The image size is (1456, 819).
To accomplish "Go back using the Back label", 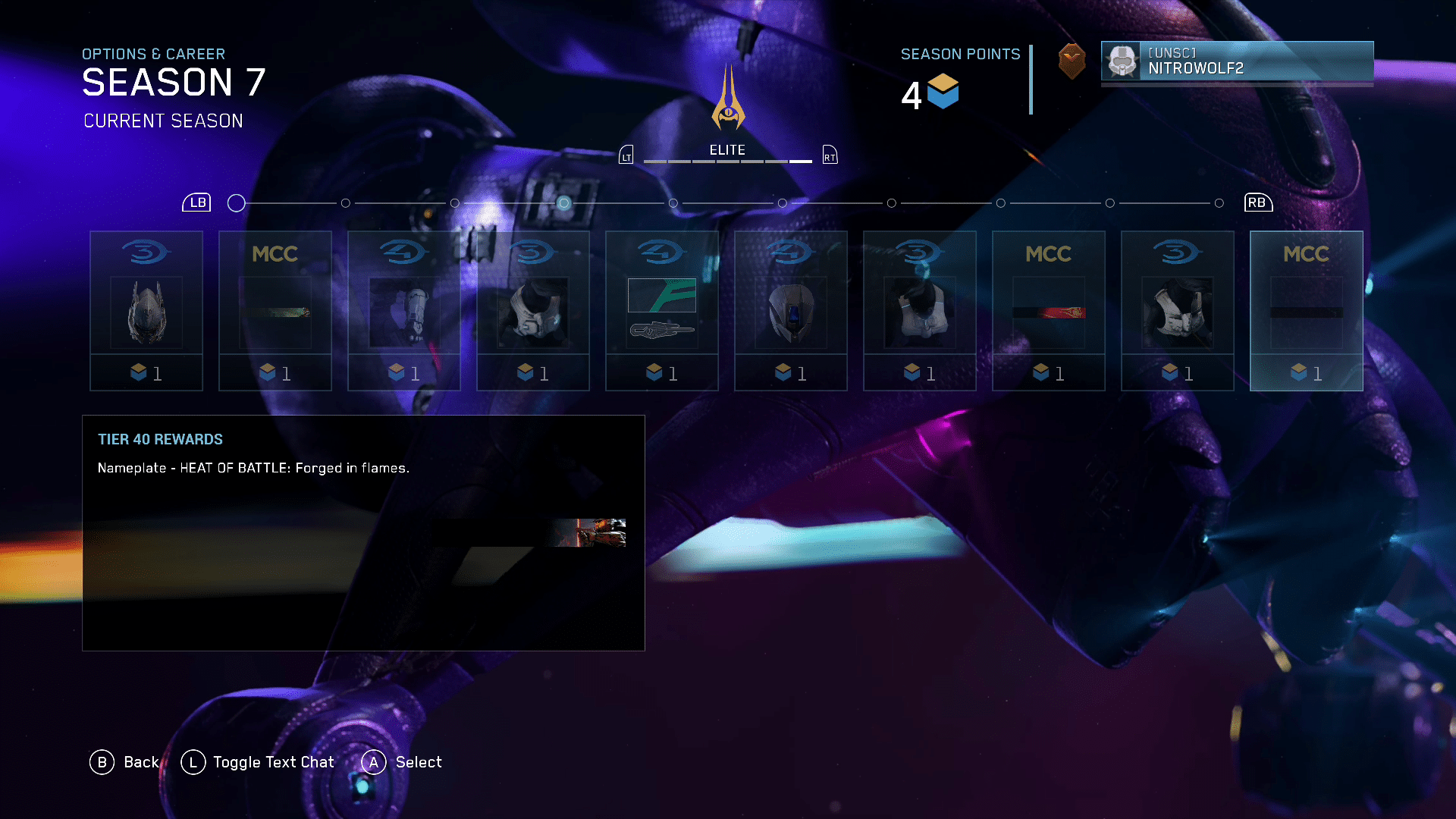I will coord(141,762).
